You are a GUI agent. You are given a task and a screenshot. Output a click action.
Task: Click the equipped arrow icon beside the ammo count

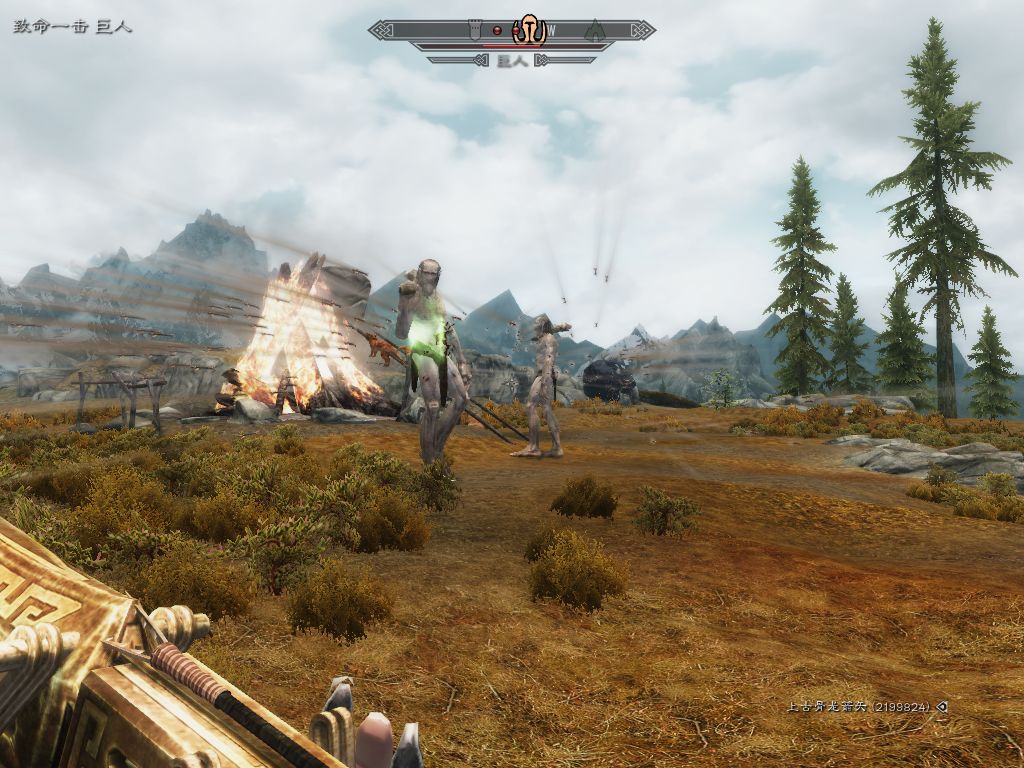coord(942,707)
